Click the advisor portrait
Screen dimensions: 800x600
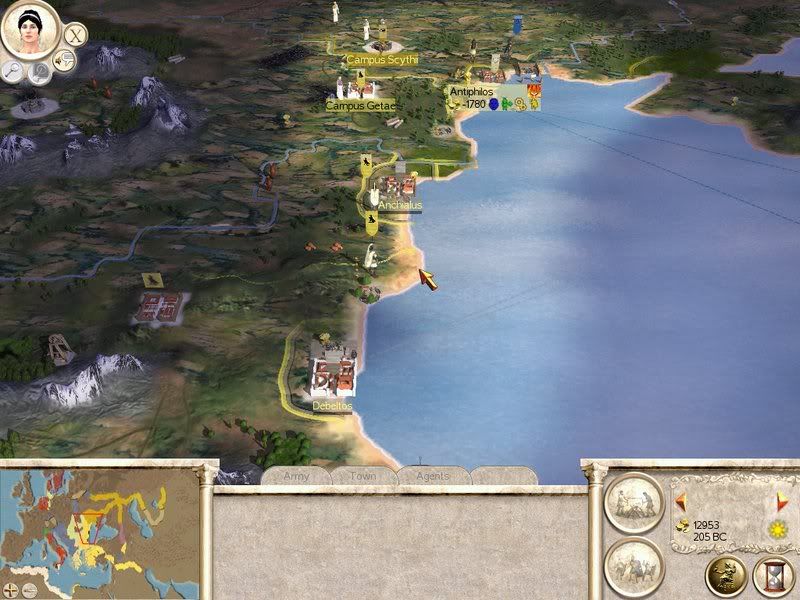pos(29,29)
